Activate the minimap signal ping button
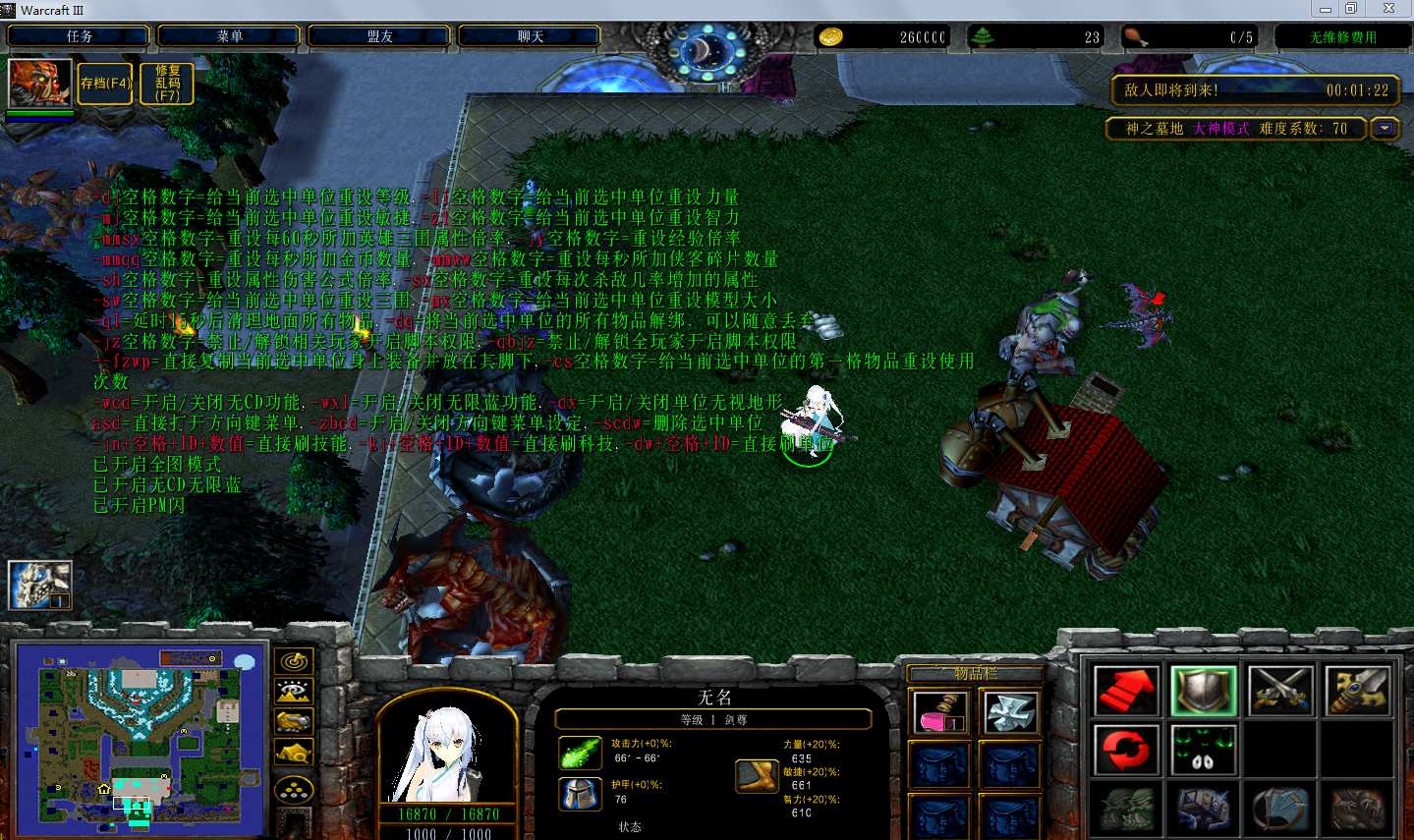The height and width of the screenshot is (840, 1414). coord(295,662)
